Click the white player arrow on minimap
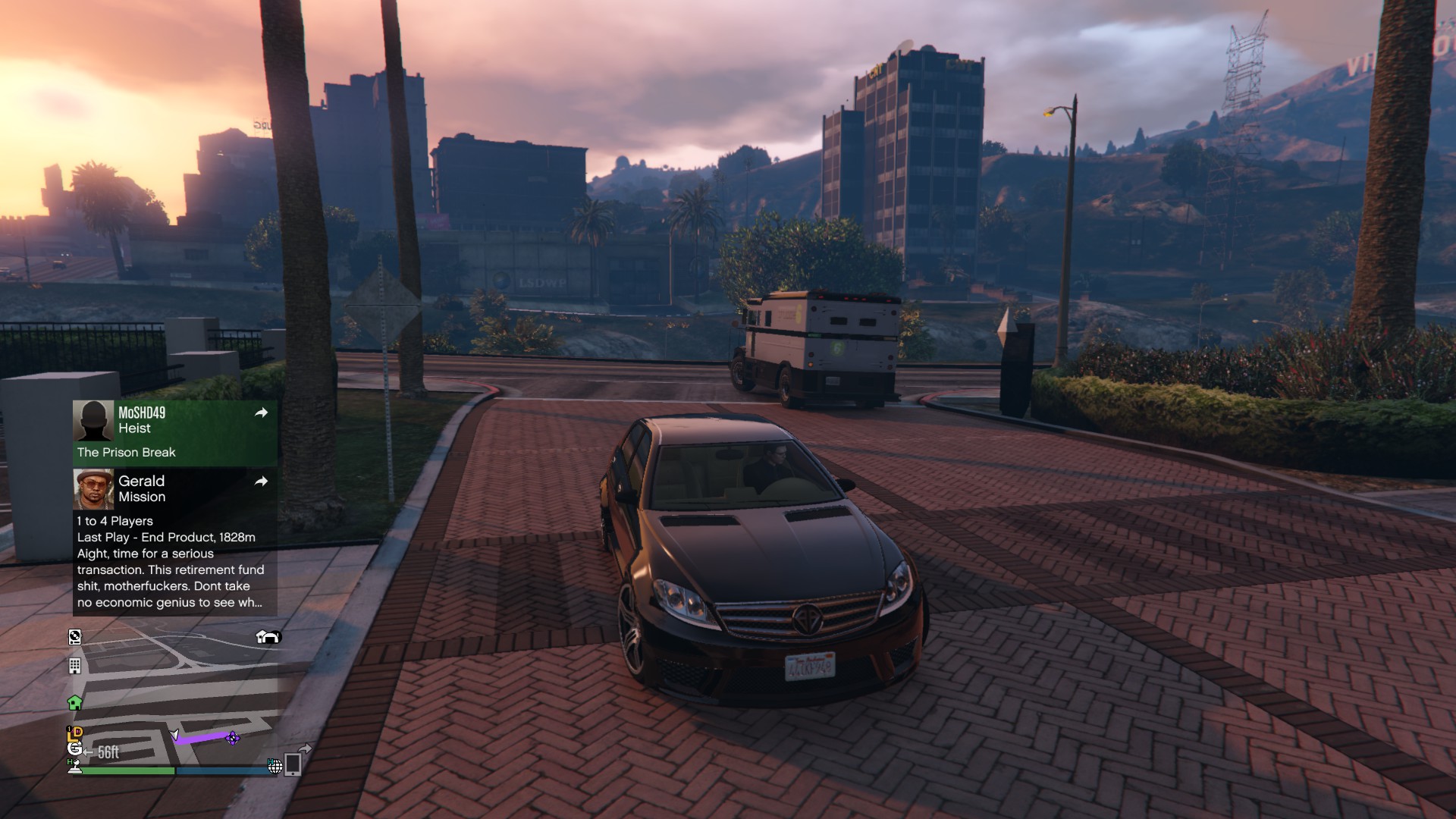 coord(175,735)
